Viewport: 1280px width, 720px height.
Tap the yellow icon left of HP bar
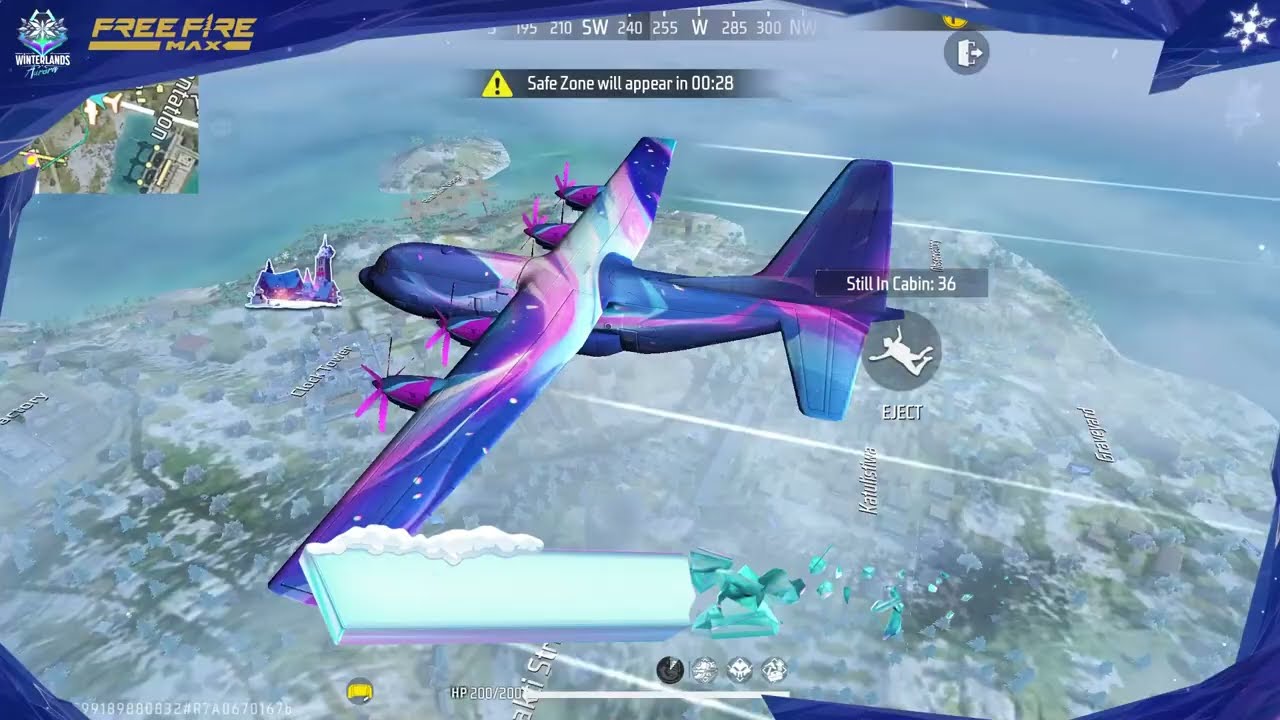(x=359, y=690)
